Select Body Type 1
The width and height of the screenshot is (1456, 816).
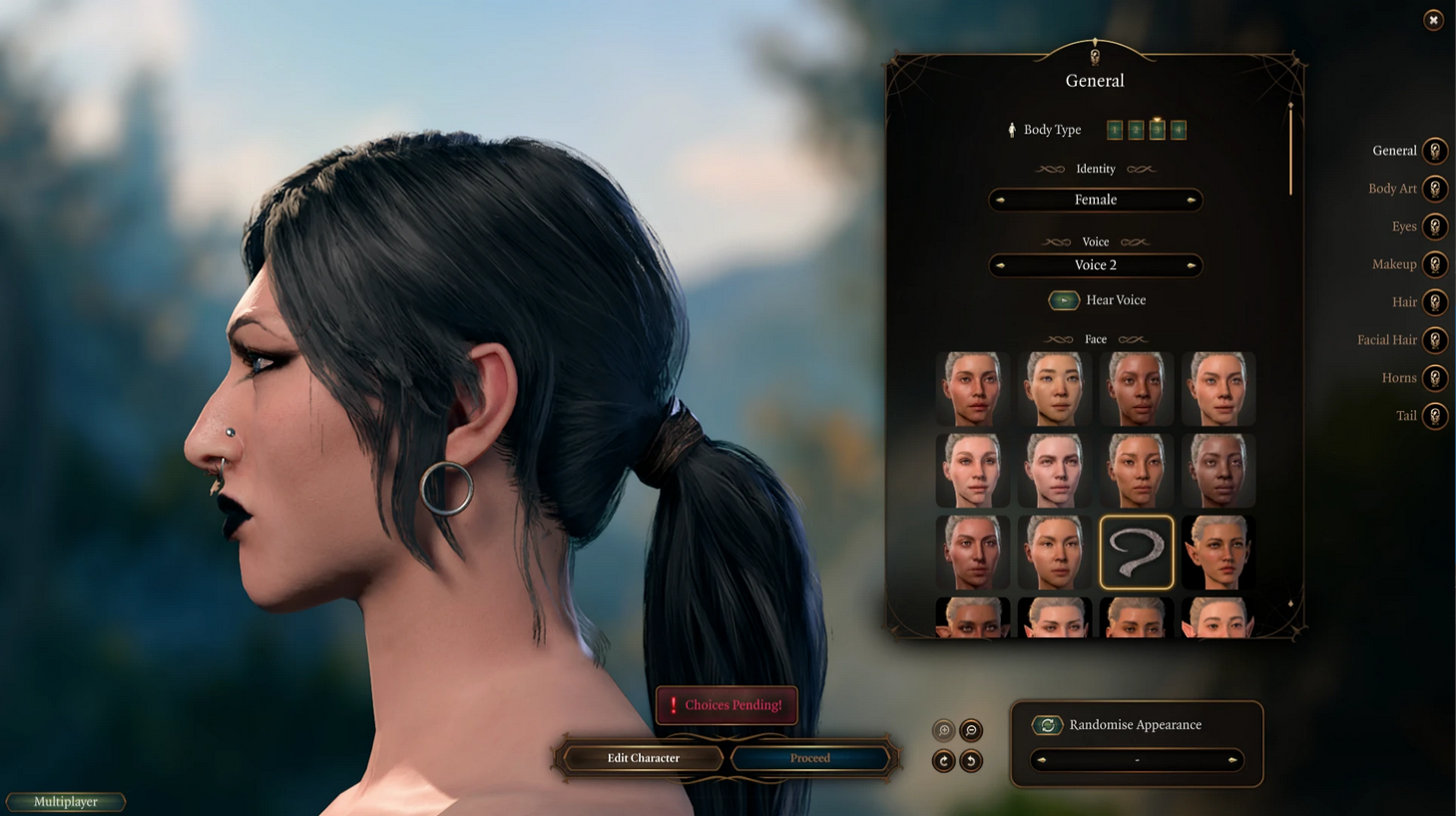1115,129
